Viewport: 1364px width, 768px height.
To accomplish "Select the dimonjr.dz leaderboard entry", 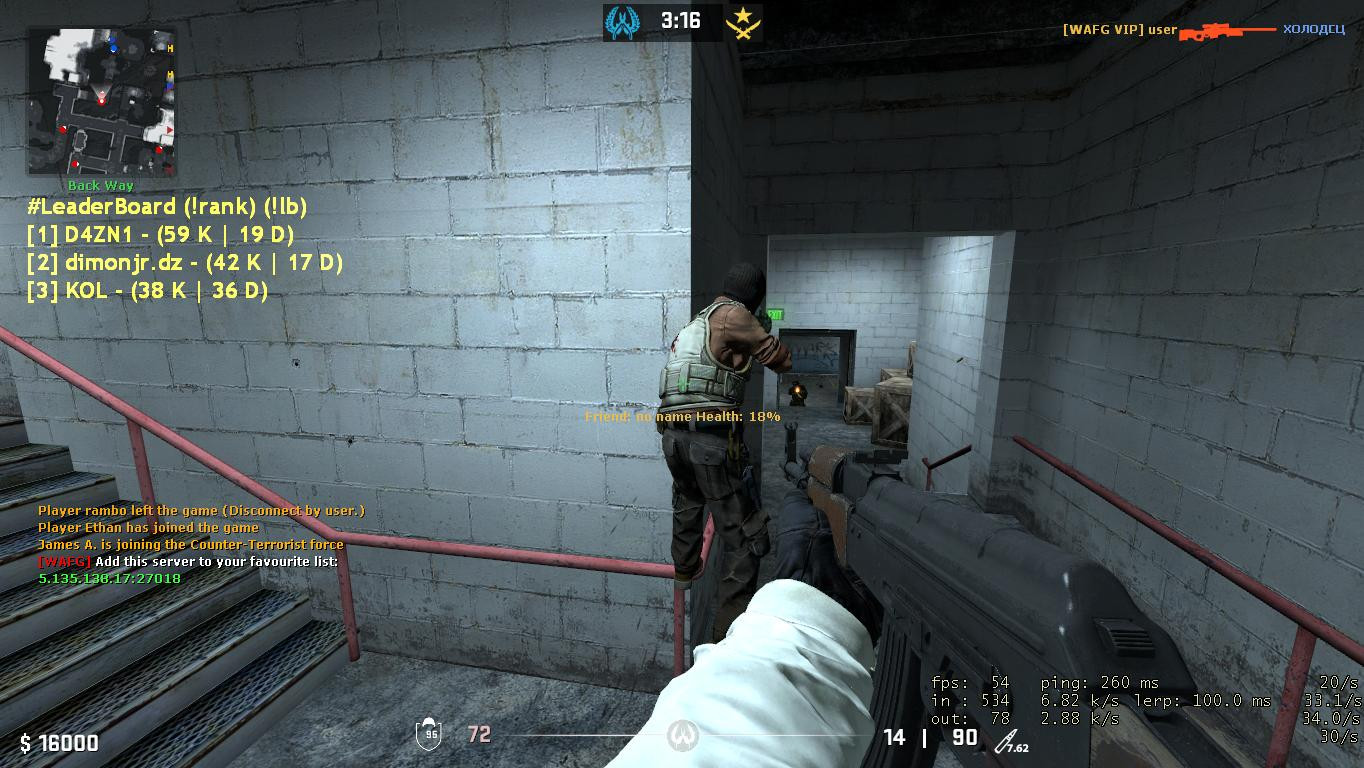I will 184,263.
